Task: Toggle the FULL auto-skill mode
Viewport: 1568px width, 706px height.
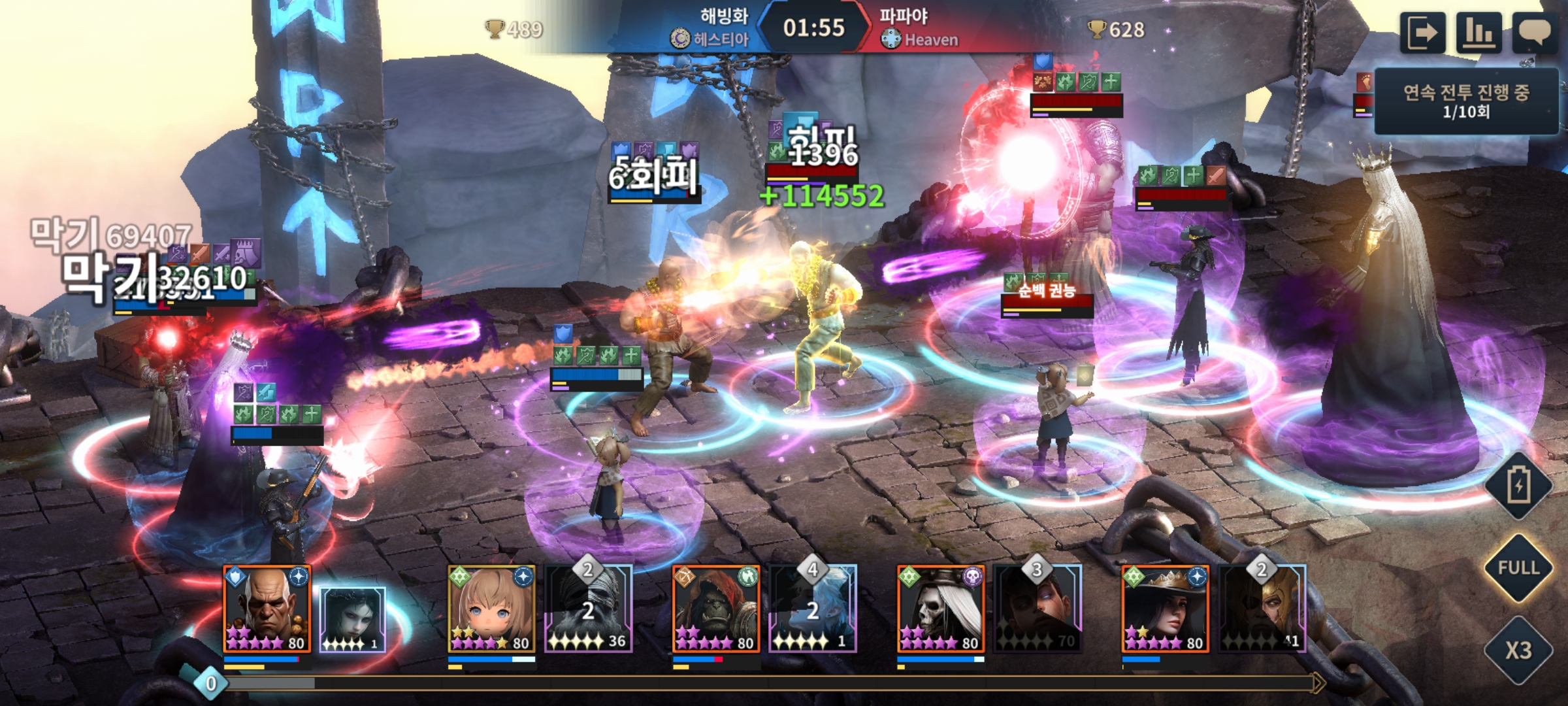Action: (x=1518, y=567)
